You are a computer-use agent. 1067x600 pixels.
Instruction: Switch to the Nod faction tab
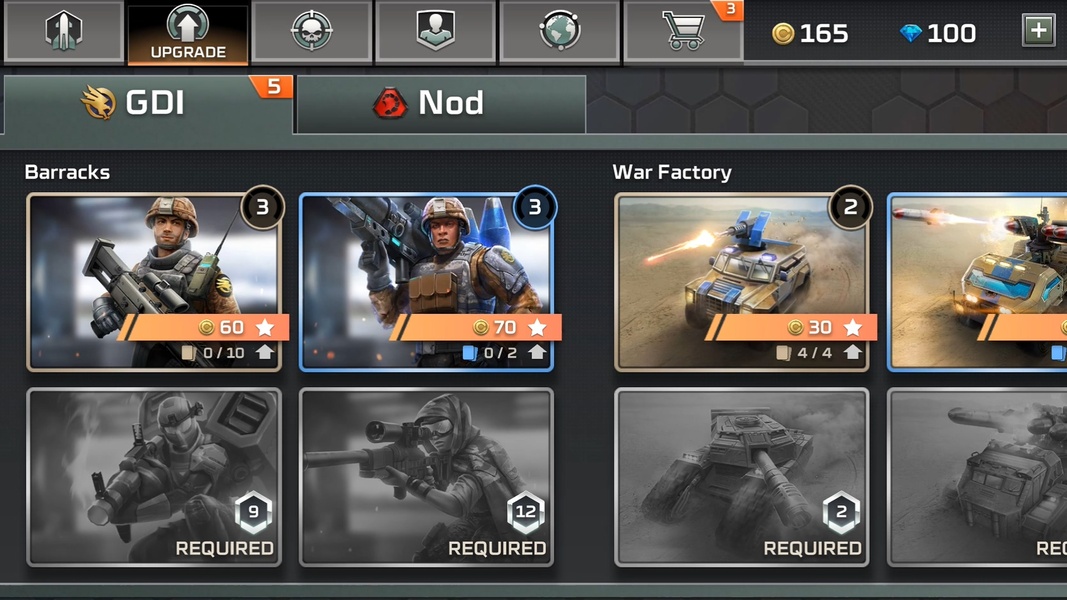click(x=440, y=103)
